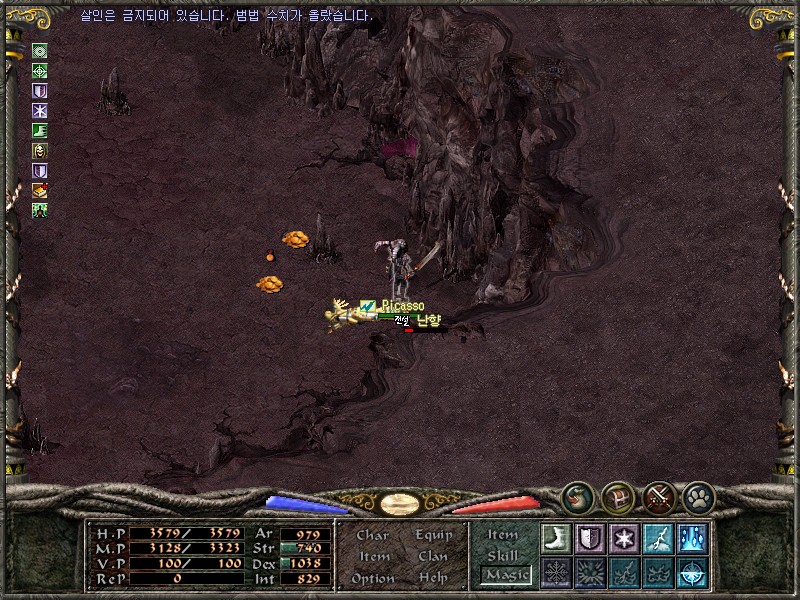
Task: Click the green crosshair buff icon
Action: tap(40, 71)
